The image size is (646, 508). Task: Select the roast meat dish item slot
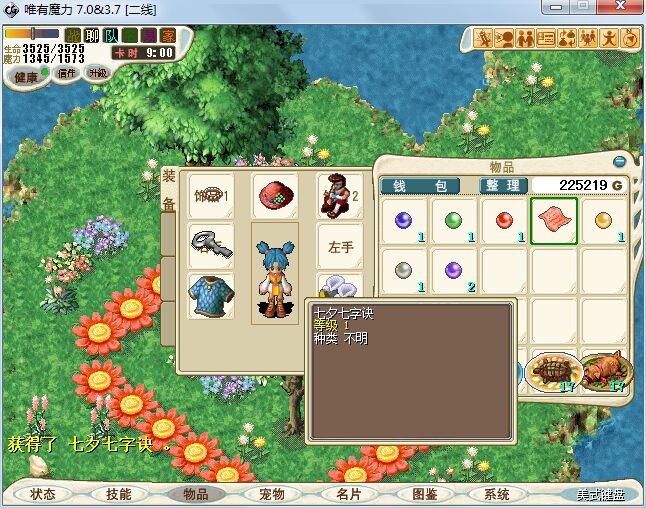(x=604, y=371)
